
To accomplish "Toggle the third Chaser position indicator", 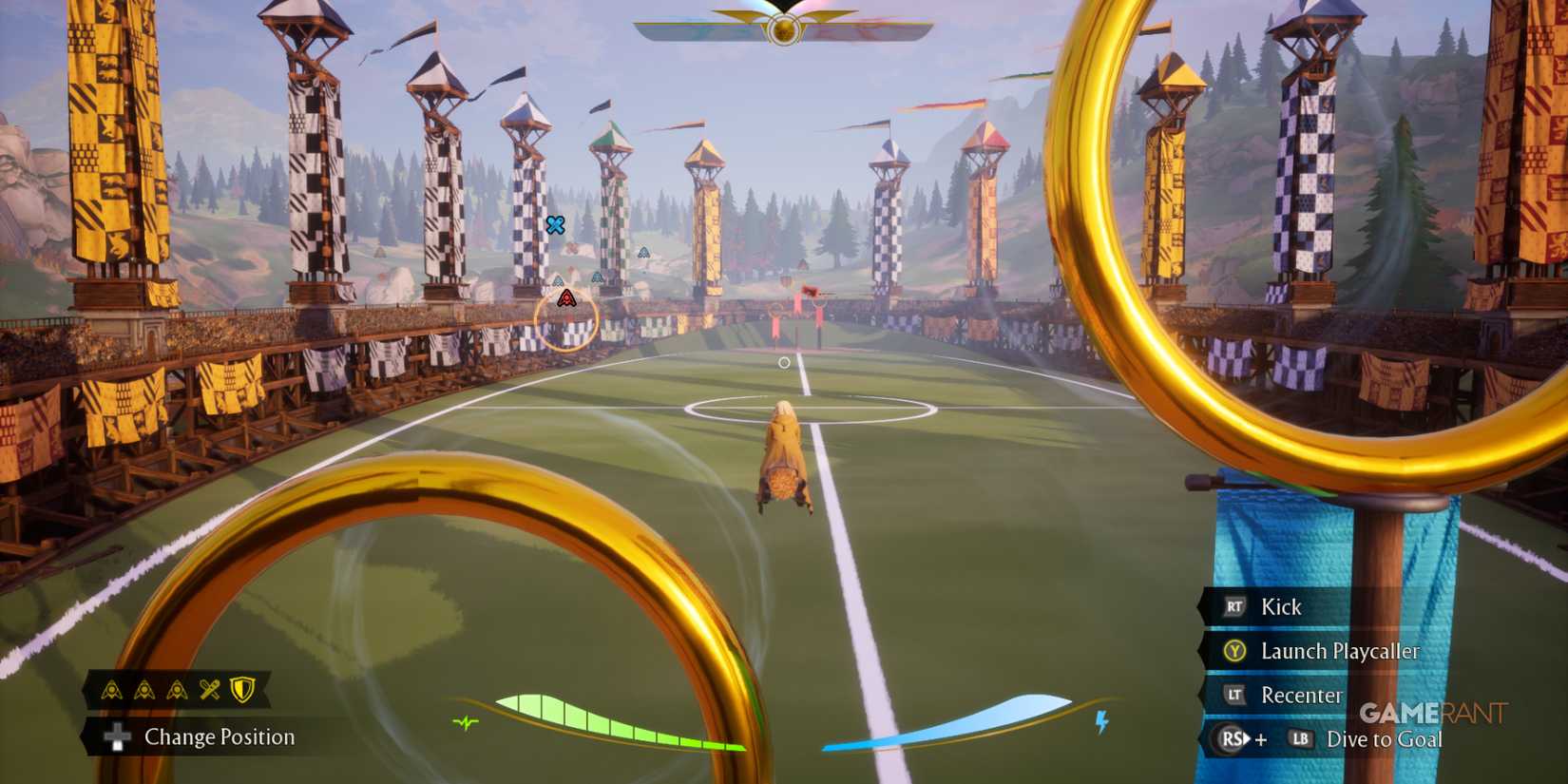I will point(177,689).
